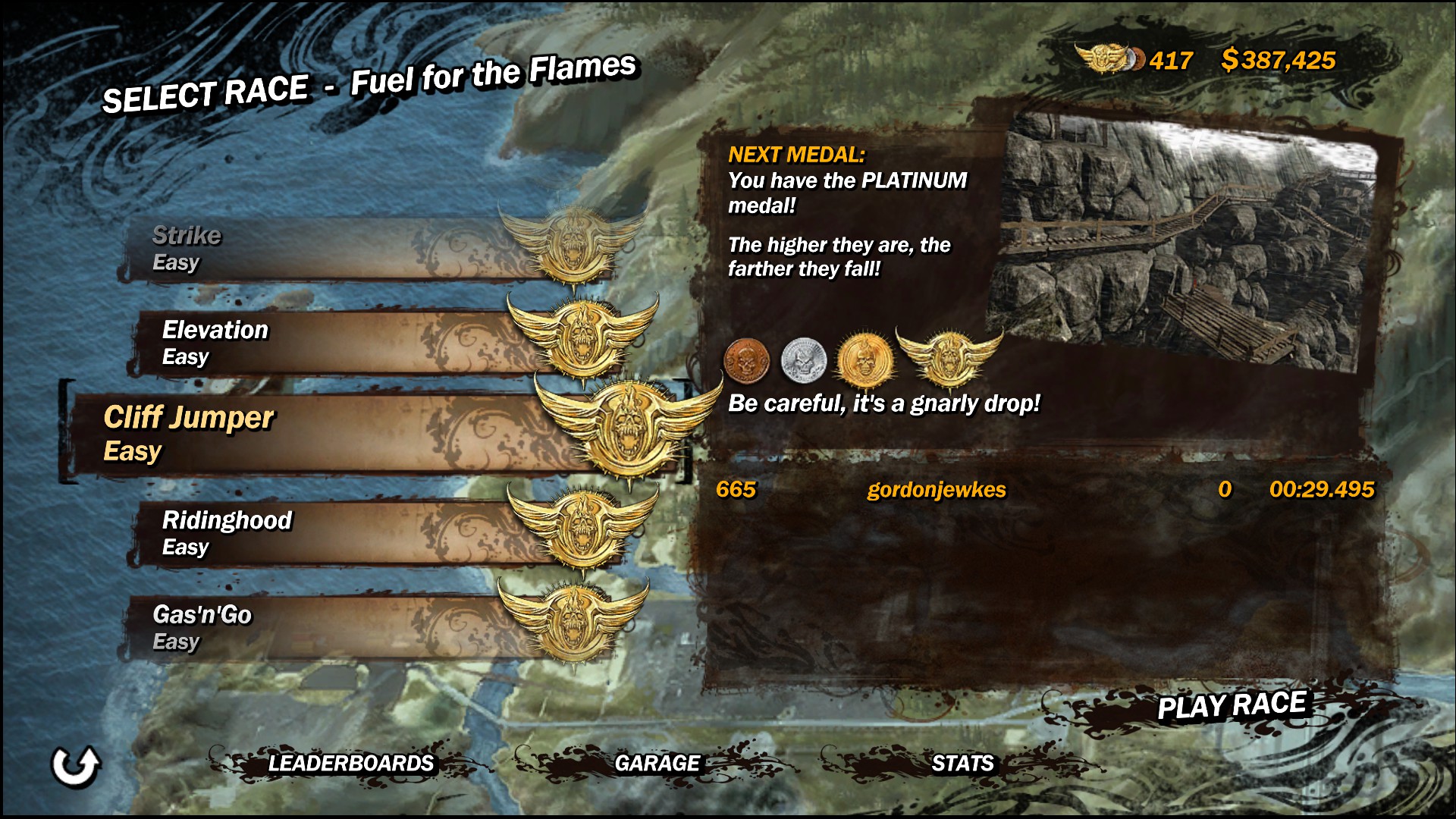
Task: Select gordonjewkes leaderboard row
Action: 1043,490
